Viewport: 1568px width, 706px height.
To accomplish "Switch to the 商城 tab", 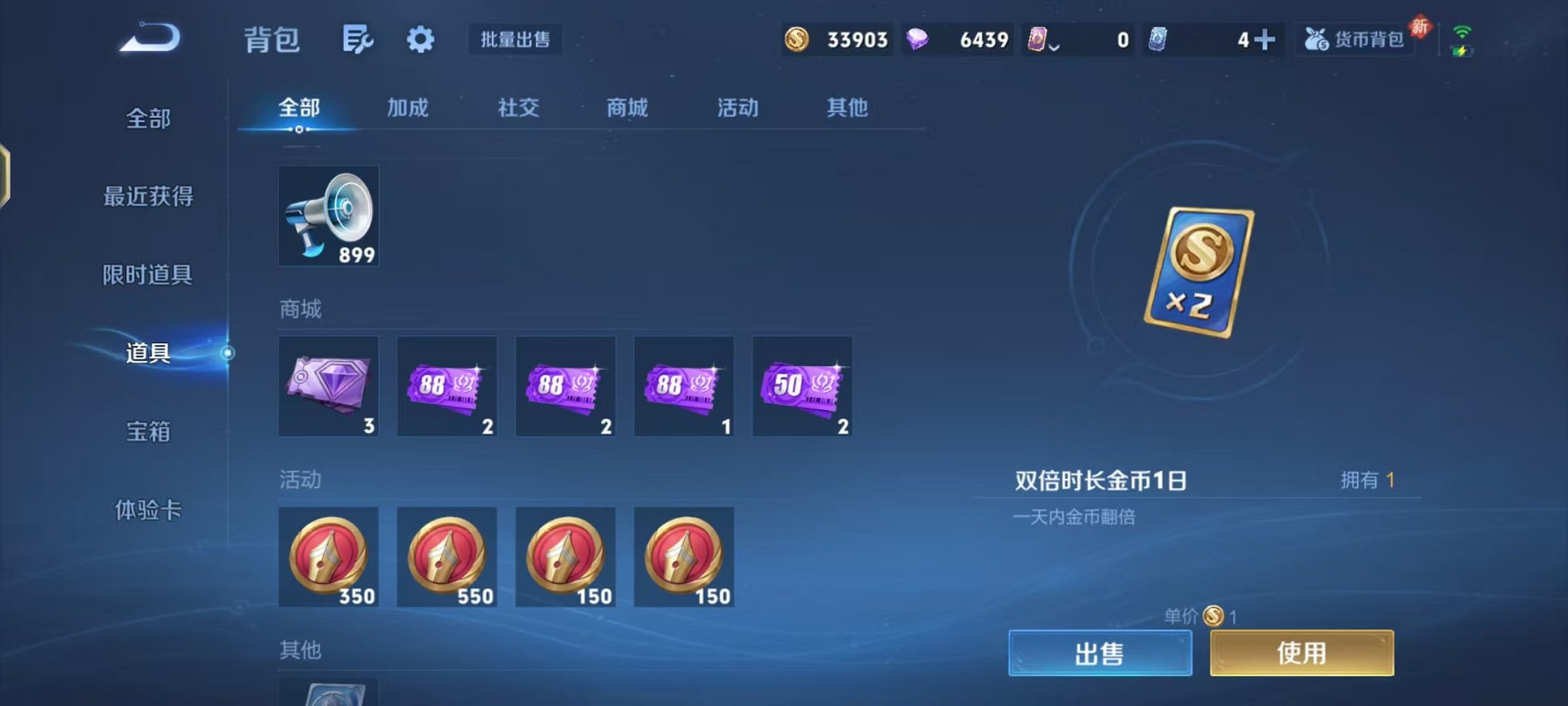I will click(627, 108).
